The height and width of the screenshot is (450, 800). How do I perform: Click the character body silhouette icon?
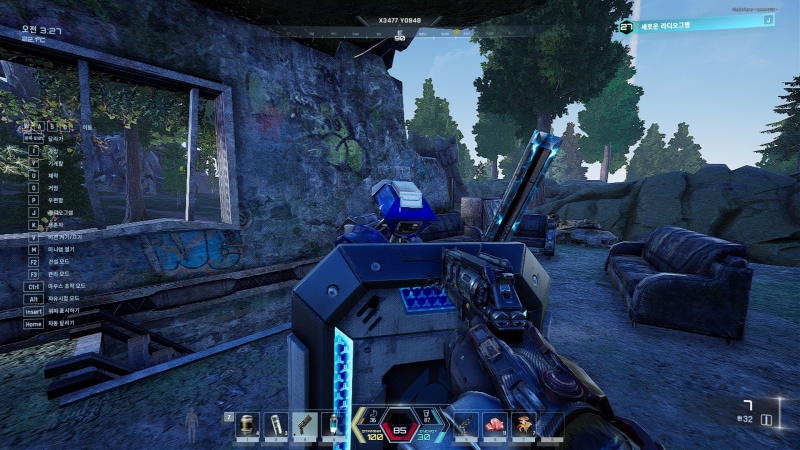192,427
